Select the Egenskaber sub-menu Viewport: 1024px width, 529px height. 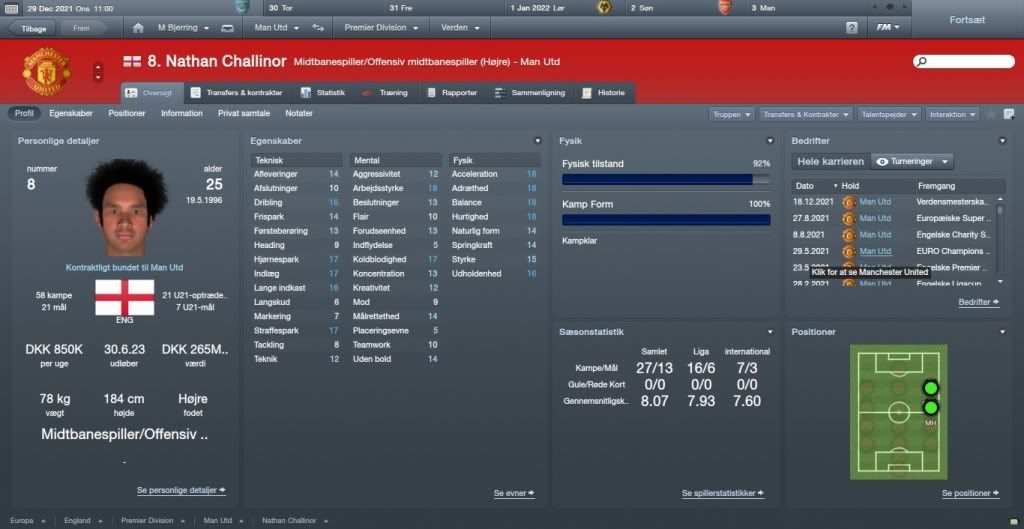tap(71, 113)
